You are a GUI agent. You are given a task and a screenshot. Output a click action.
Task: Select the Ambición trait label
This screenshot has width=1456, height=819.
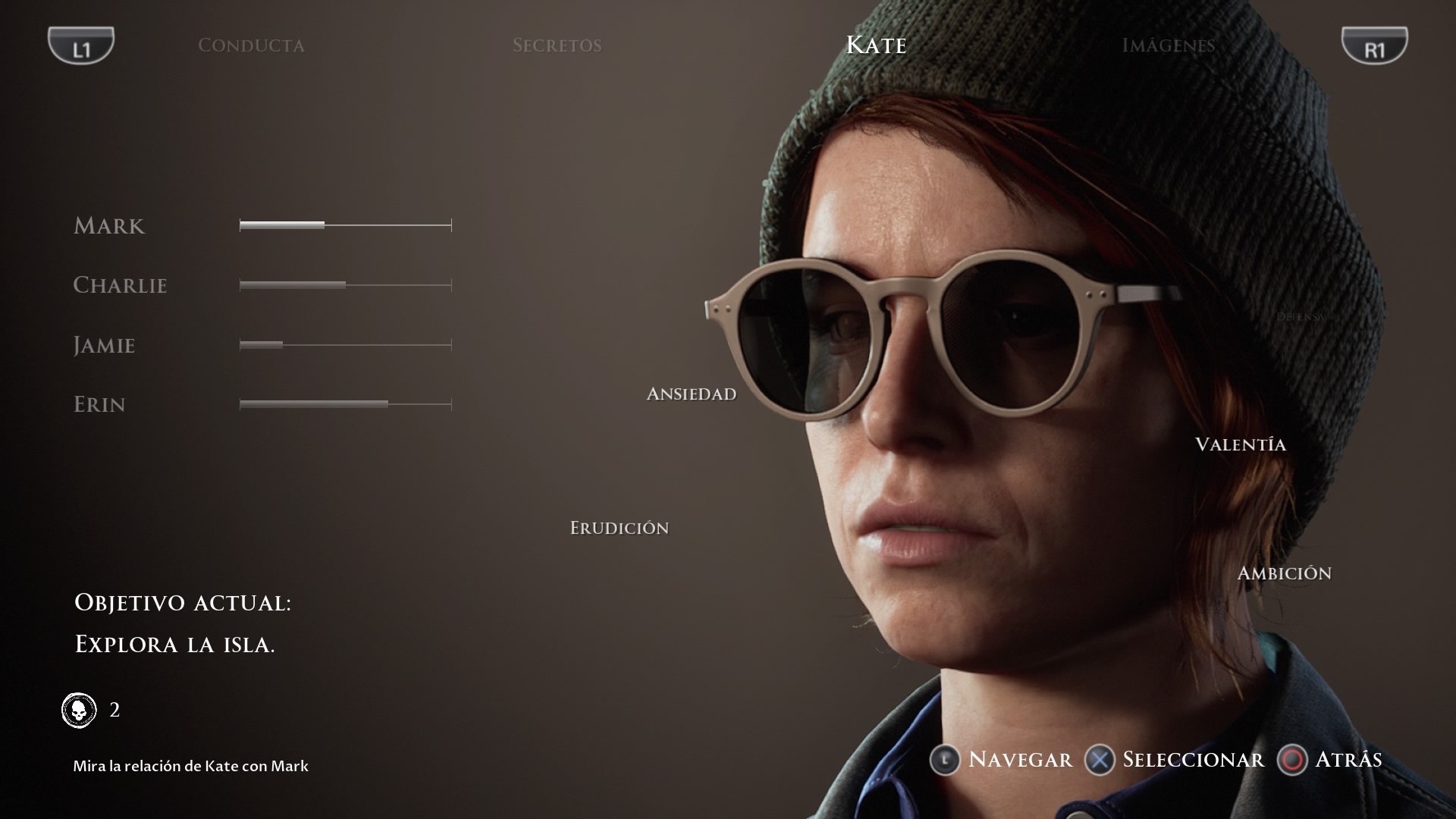1284,573
